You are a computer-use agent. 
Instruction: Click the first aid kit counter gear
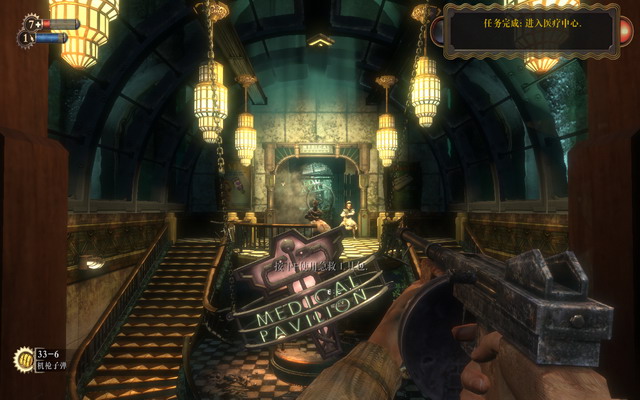32,22
